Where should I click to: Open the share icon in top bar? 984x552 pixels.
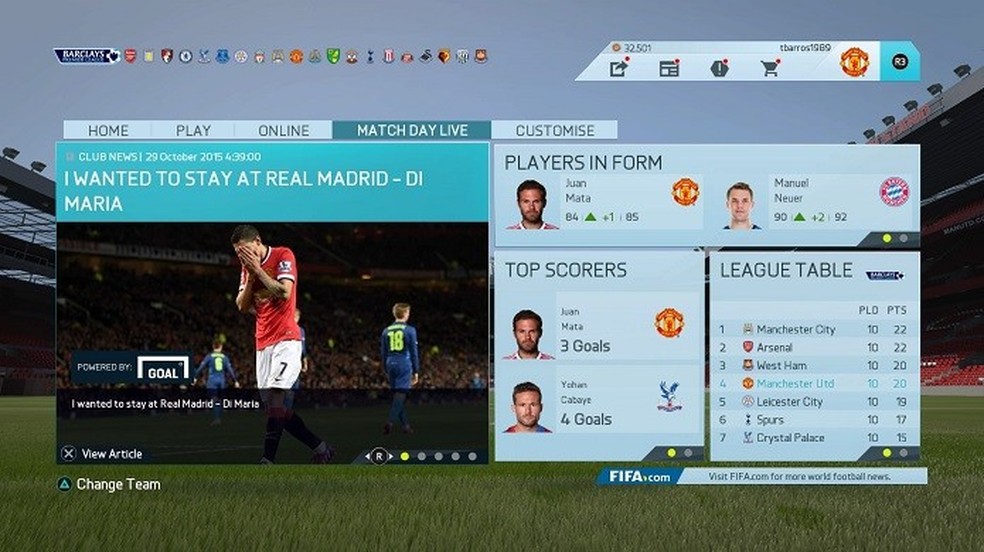(x=619, y=68)
